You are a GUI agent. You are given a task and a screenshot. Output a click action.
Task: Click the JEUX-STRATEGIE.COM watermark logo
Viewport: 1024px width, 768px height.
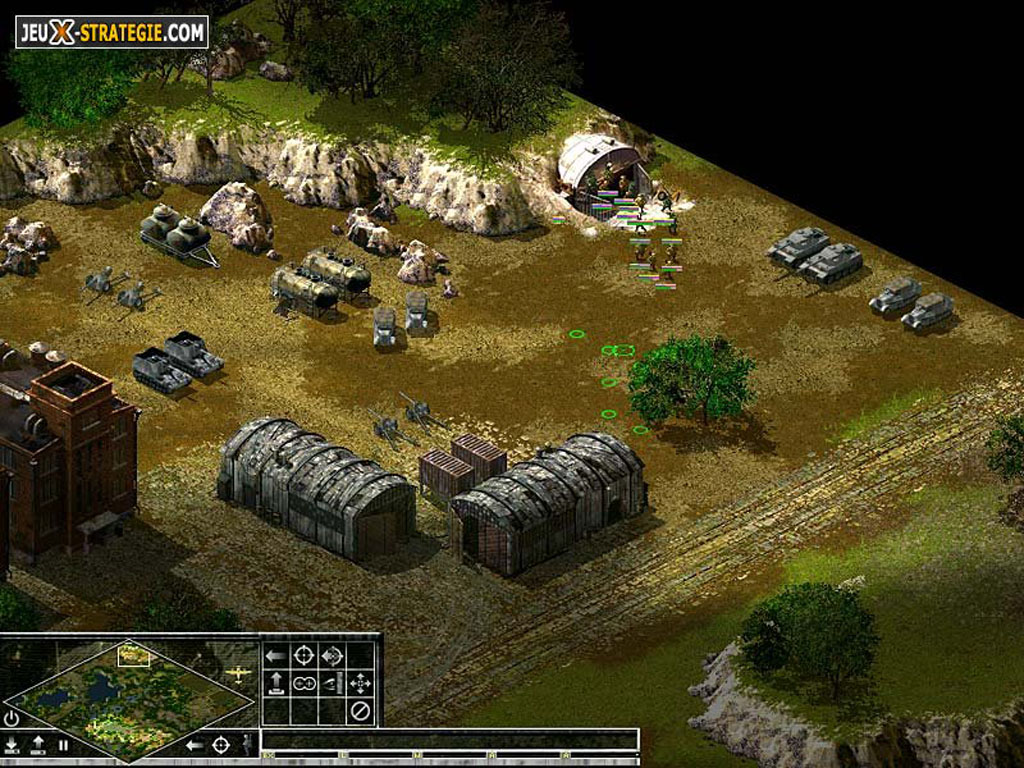pyautogui.click(x=111, y=32)
